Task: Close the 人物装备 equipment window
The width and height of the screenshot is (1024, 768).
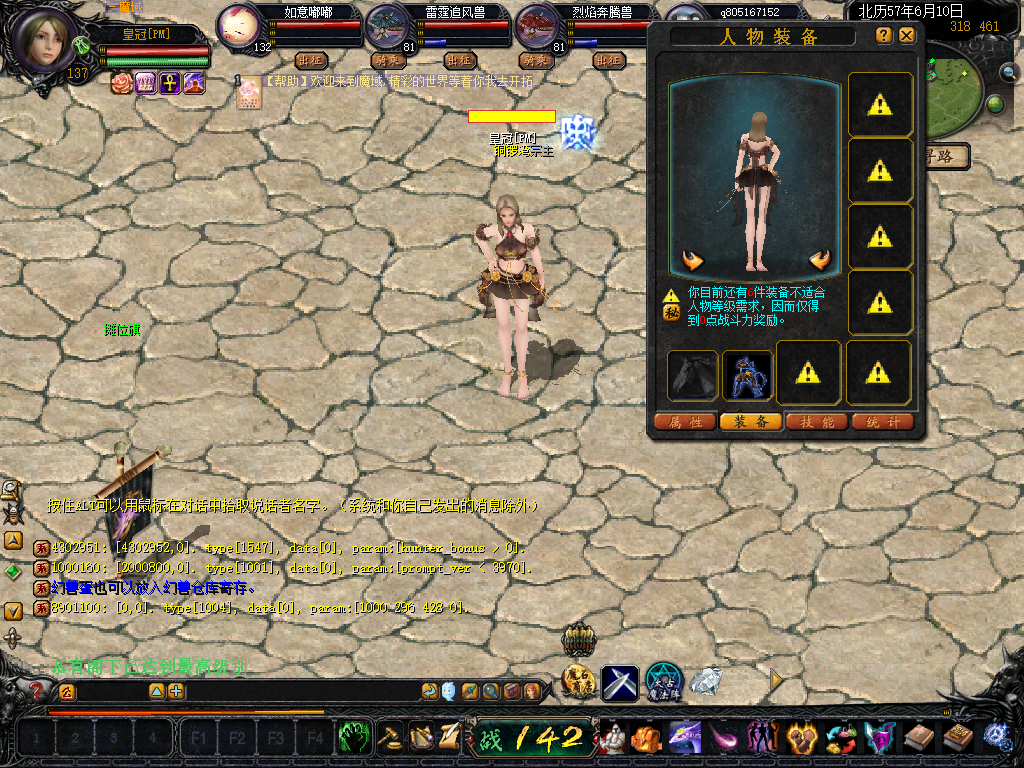Action: (x=907, y=35)
